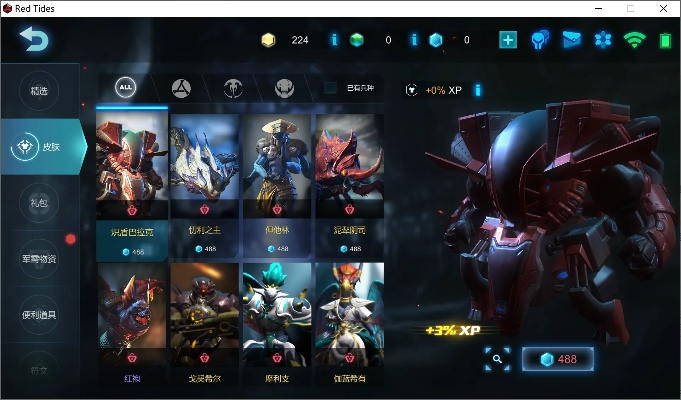Image resolution: width=681 pixels, height=400 pixels.
Task: Go back using the blue arrow button
Action: coord(34,40)
